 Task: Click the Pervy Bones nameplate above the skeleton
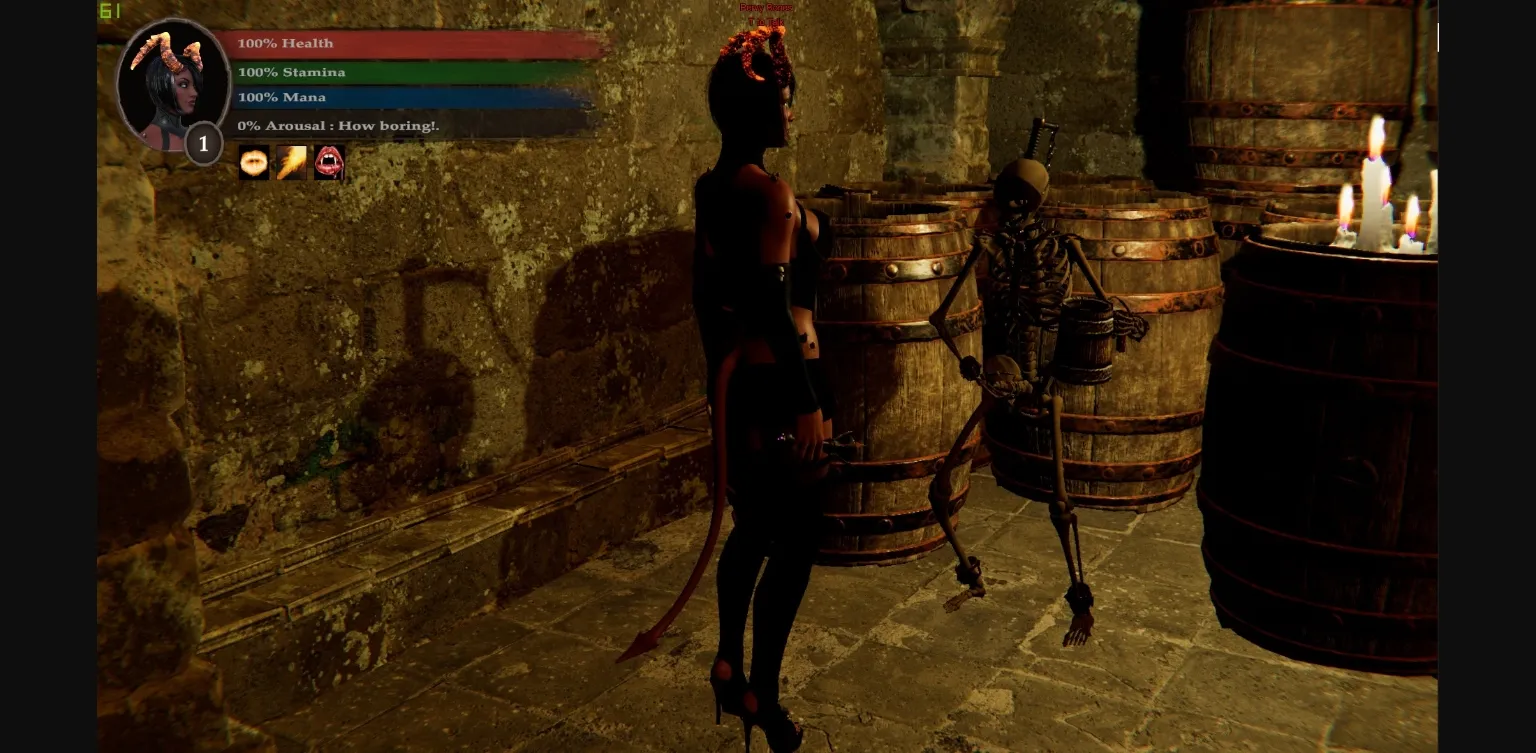coord(766,7)
